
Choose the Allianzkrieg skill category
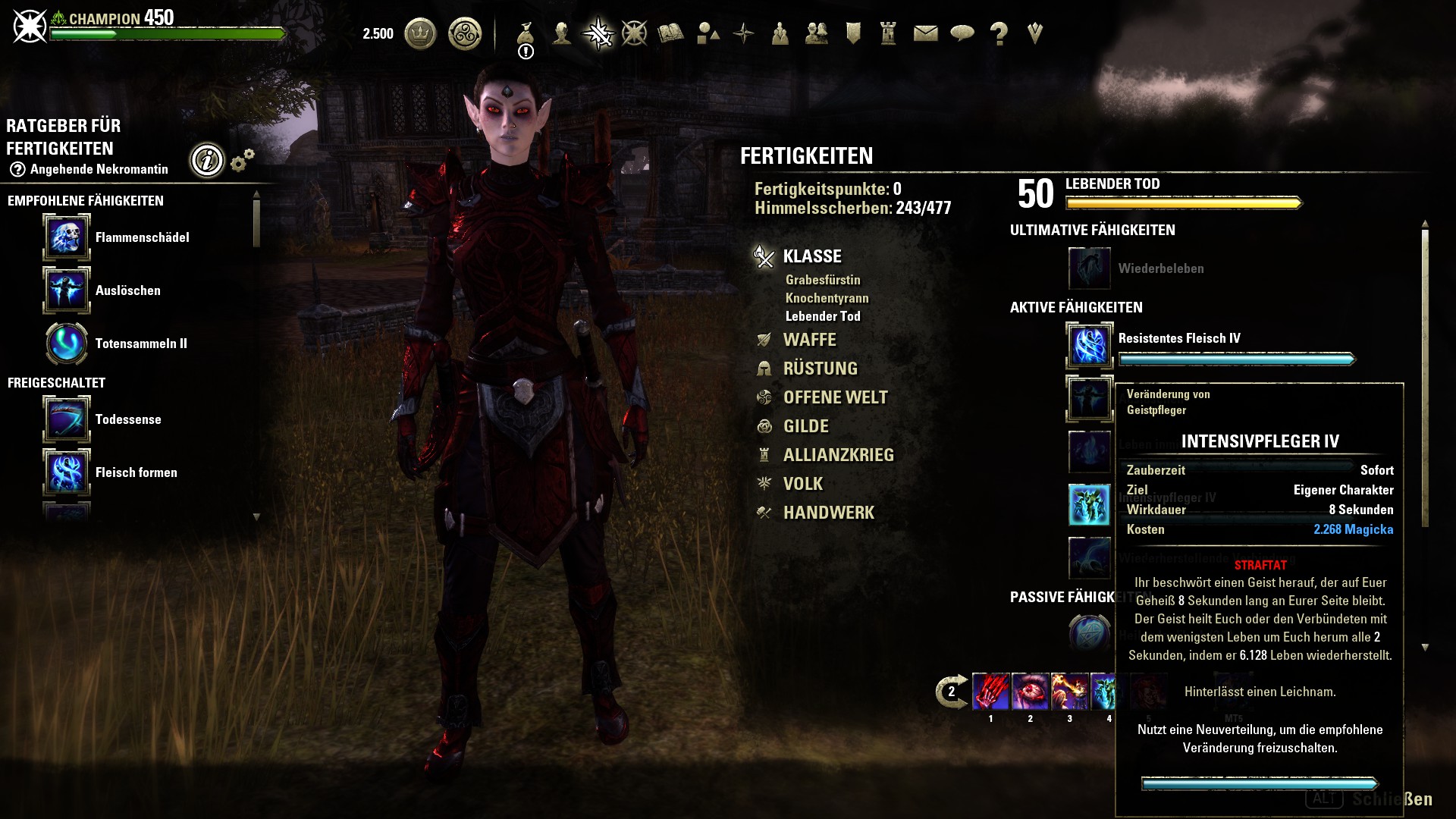(838, 455)
